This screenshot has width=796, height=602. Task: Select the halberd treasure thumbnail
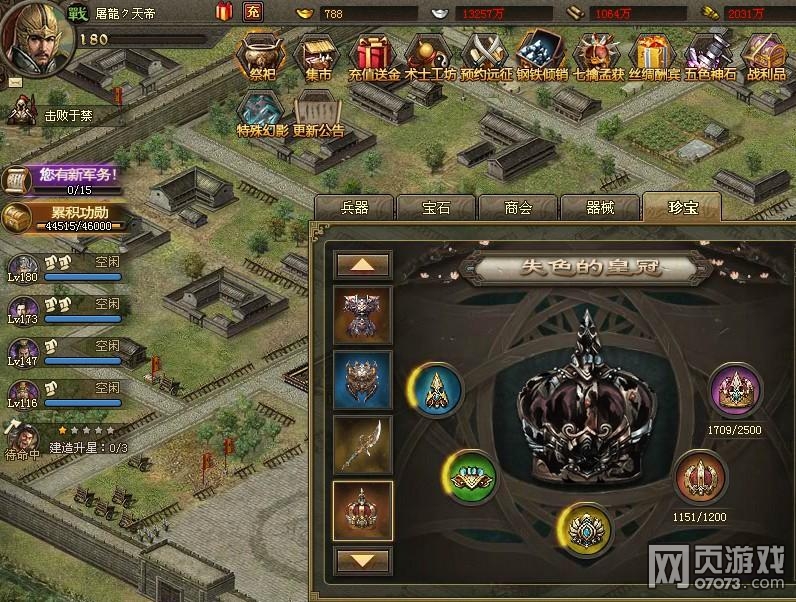[363, 443]
